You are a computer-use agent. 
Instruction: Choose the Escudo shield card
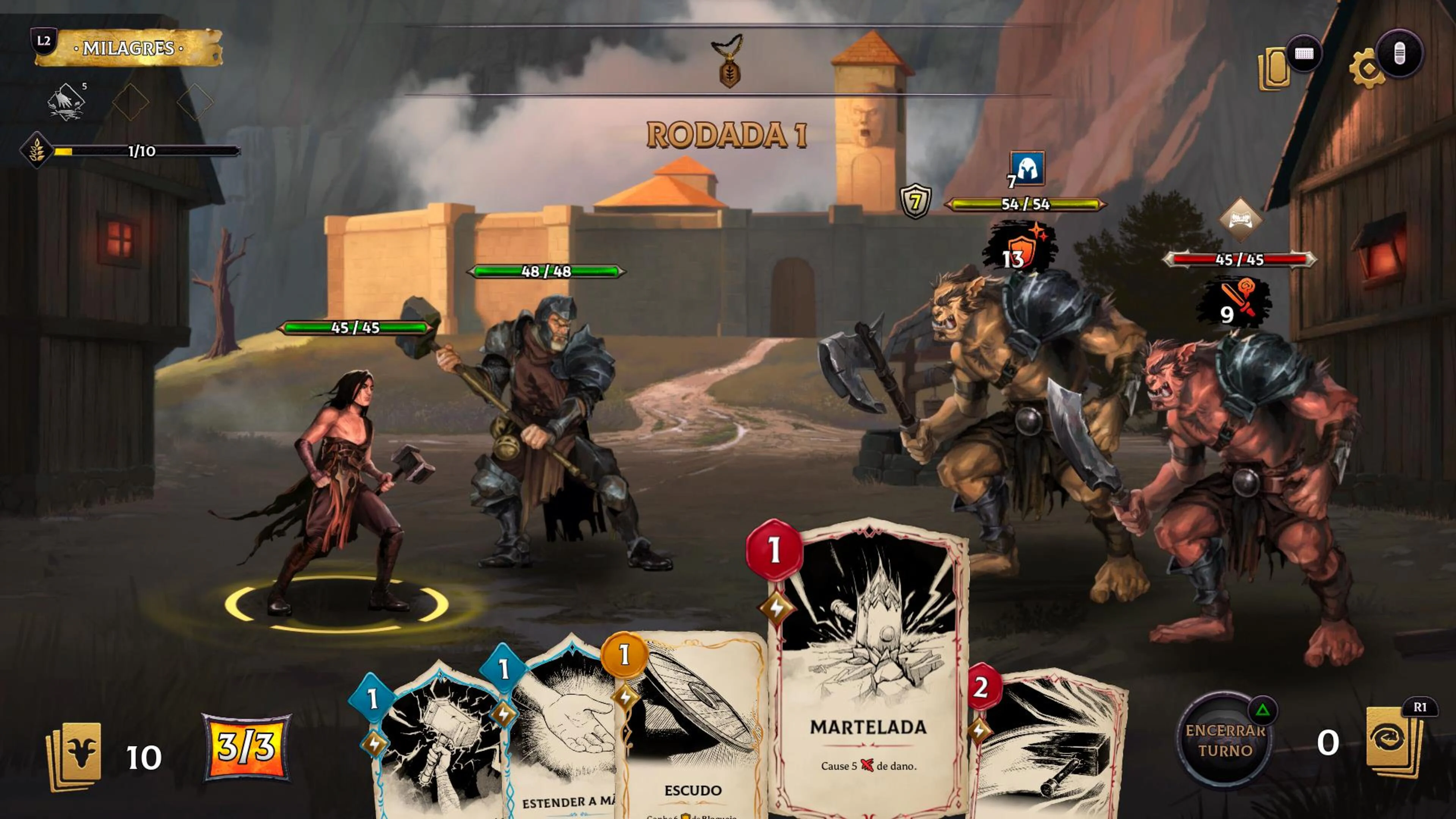(692, 735)
